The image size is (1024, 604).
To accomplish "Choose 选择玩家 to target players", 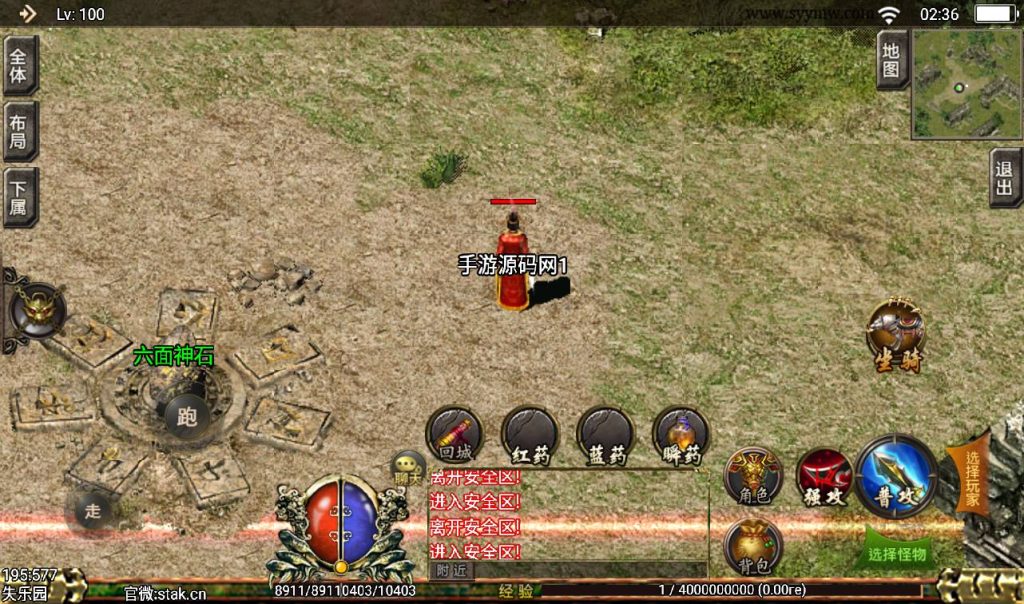I will pos(971,478).
